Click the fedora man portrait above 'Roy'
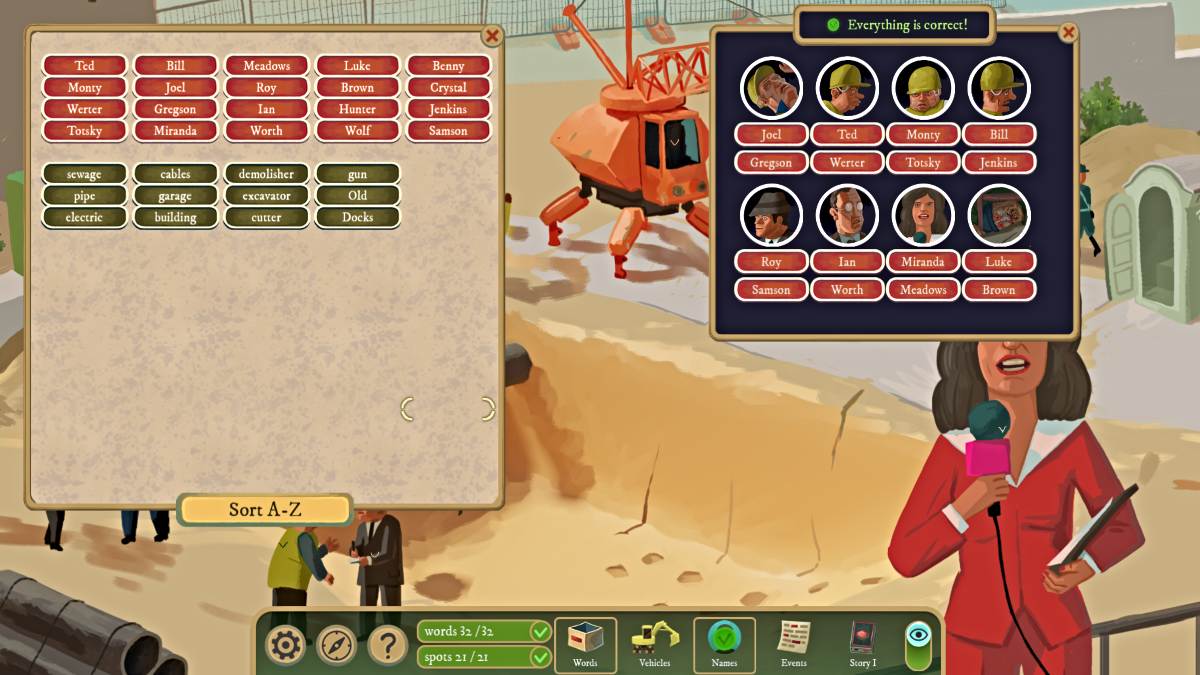The height and width of the screenshot is (675, 1200). 771,215
